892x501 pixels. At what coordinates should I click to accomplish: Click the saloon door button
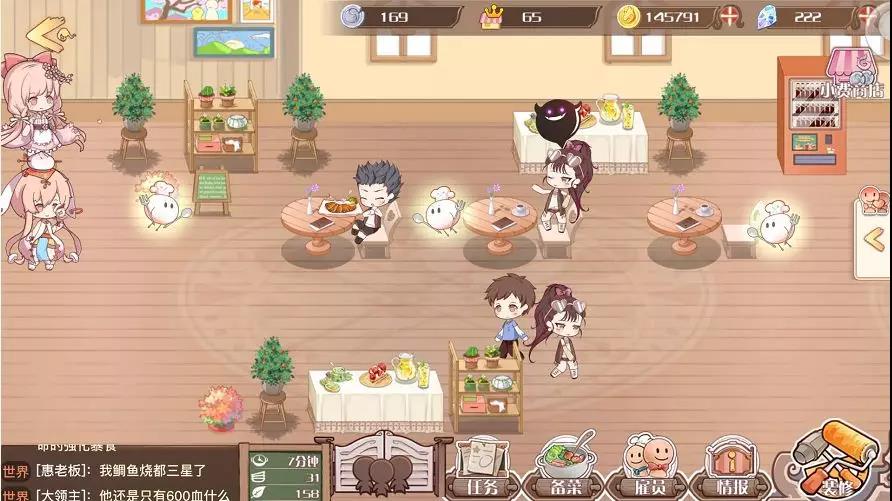coord(385,465)
